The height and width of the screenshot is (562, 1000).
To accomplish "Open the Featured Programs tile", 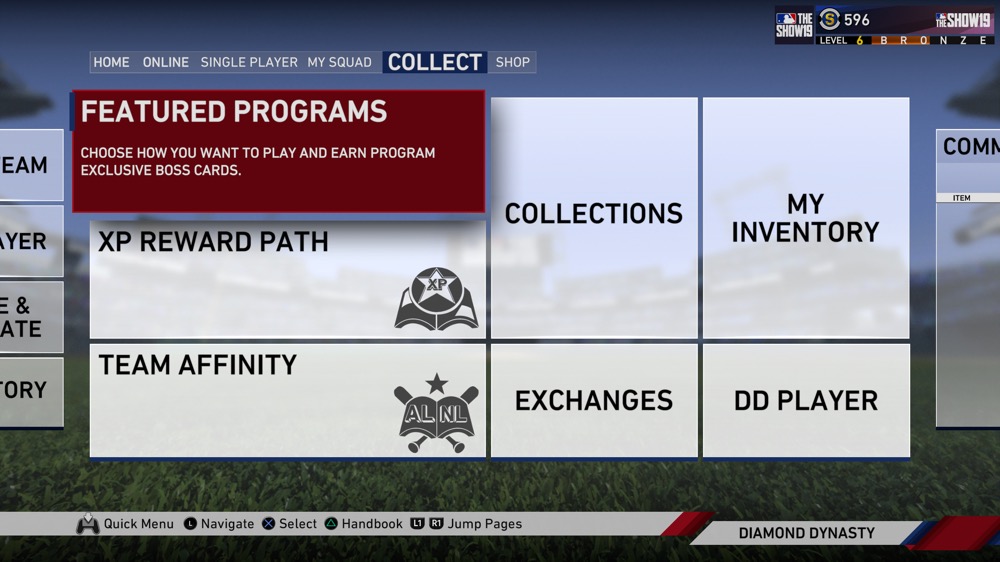I will tap(278, 152).
